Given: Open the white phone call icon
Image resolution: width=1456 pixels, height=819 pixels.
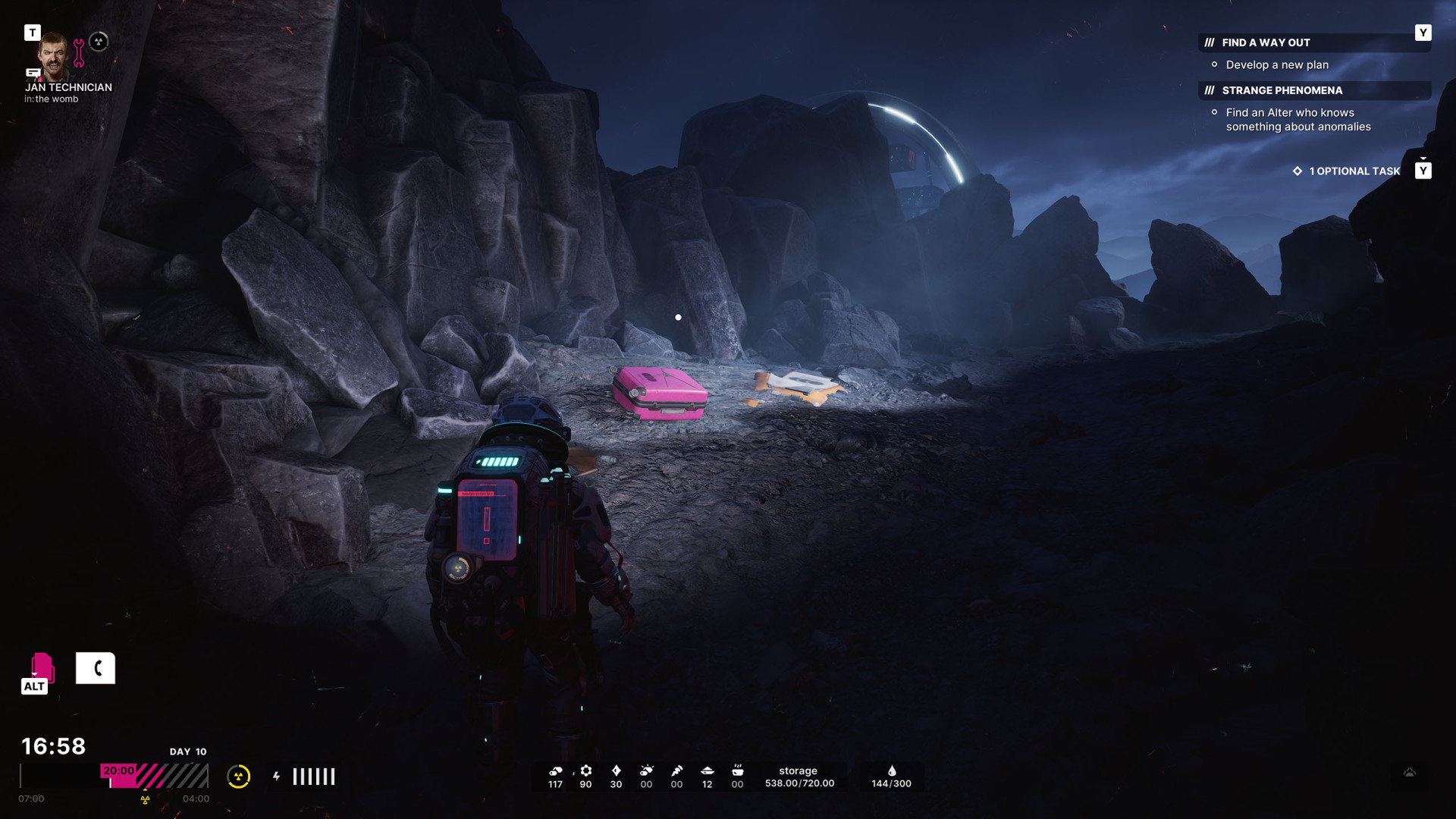Looking at the screenshot, I should point(96,668).
